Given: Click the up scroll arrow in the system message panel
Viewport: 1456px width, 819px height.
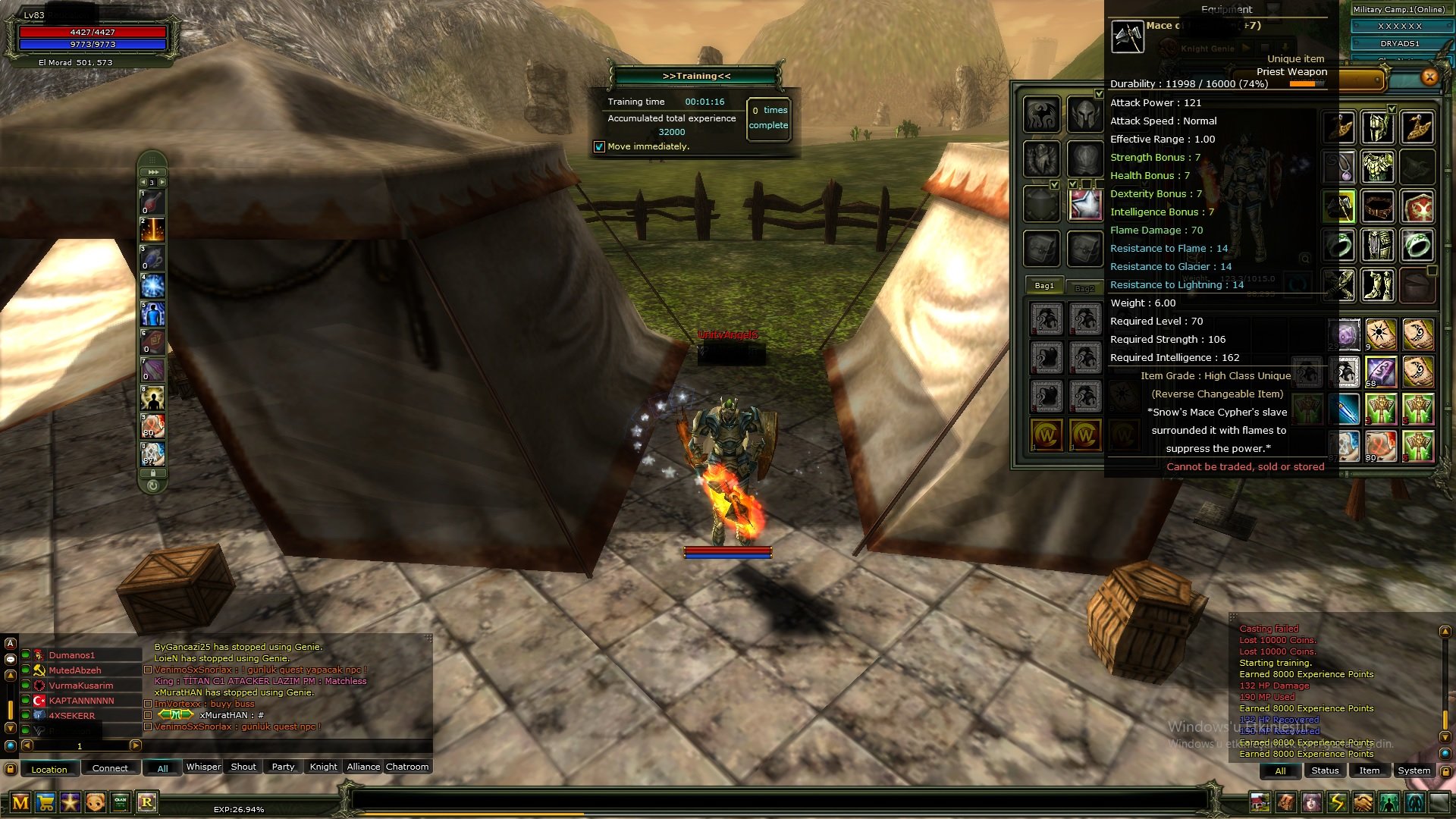Looking at the screenshot, I should (x=1445, y=631).
